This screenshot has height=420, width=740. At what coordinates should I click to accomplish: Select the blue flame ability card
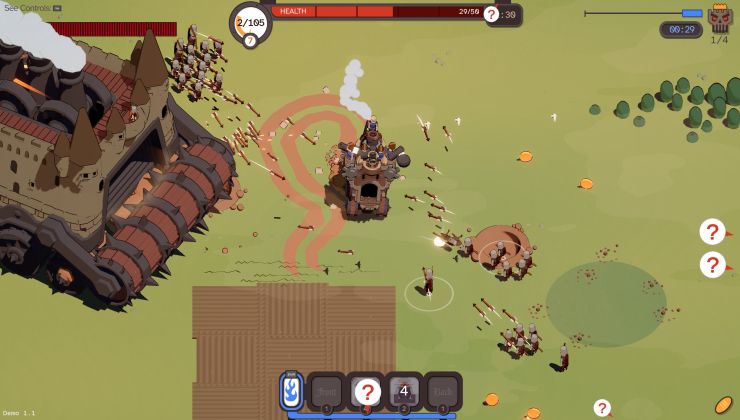point(291,390)
